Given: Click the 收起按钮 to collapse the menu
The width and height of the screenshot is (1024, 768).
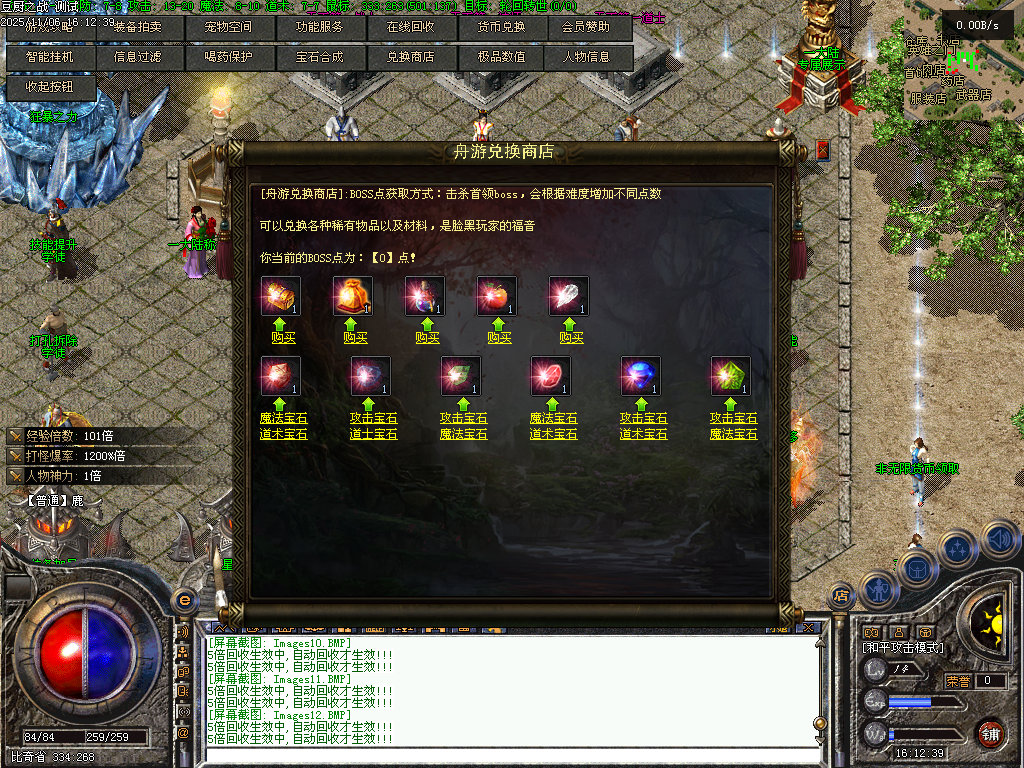Looking at the screenshot, I should [50, 87].
